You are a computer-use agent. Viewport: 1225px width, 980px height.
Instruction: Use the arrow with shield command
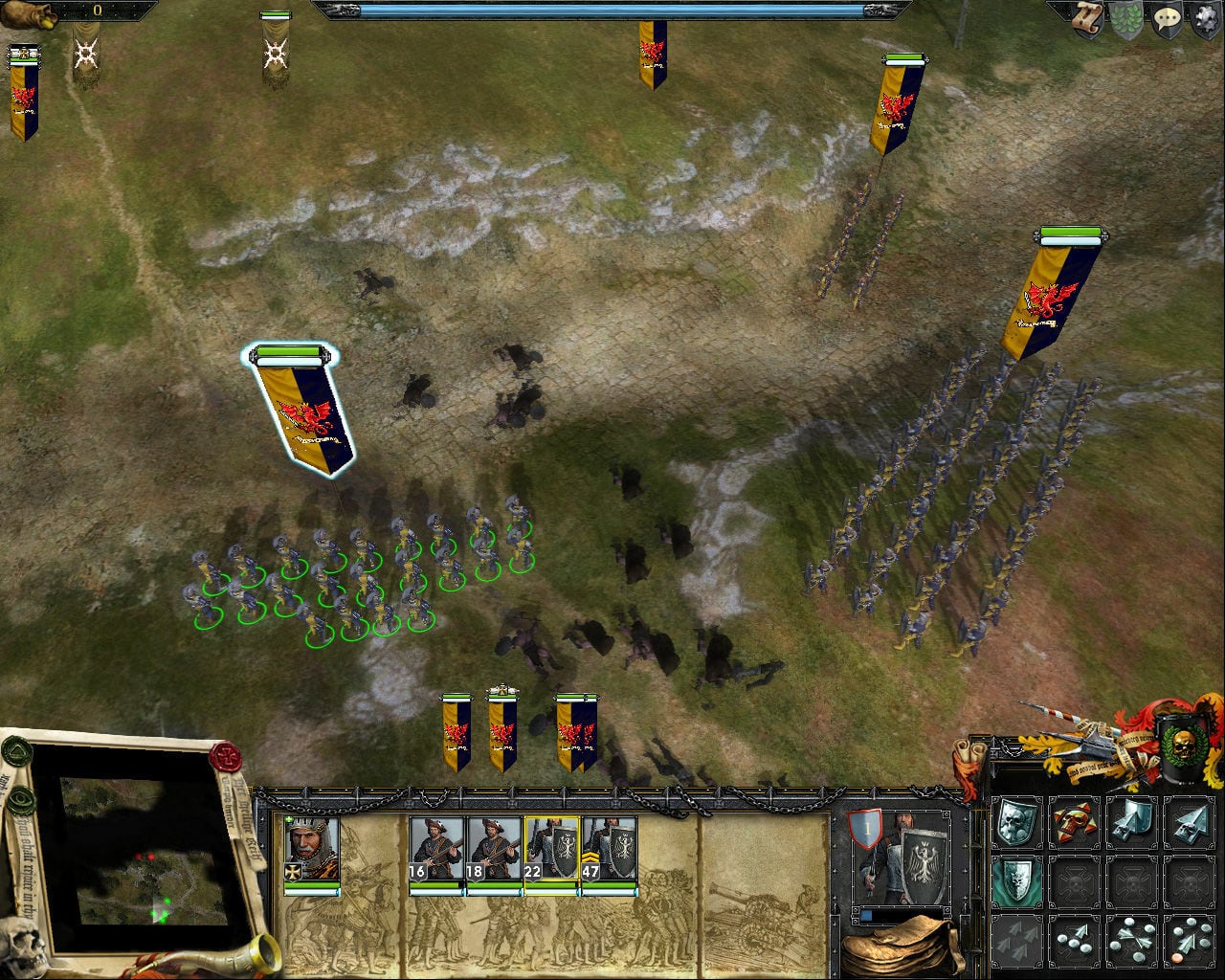point(1131,821)
